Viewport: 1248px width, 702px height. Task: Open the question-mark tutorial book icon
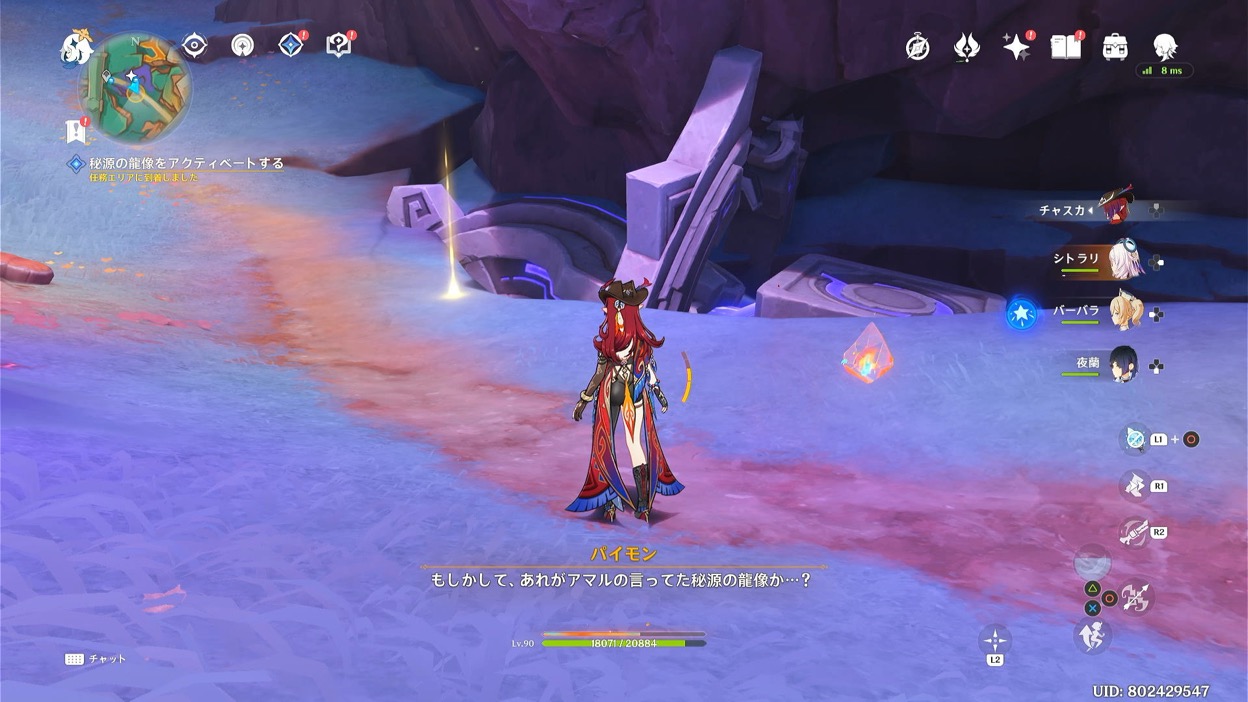[339, 45]
